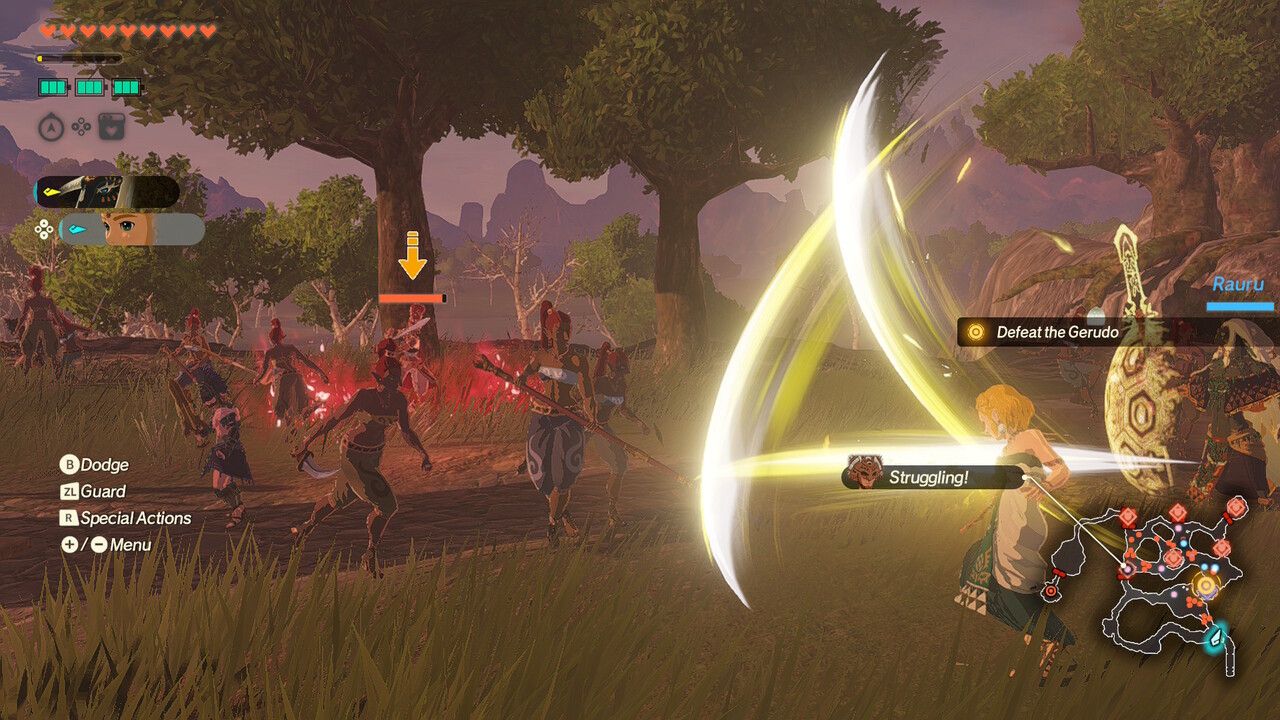The width and height of the screenshot is (1280, 720).
Task: Select the Rauru ally name tag
Action: pyautogui.click(x=1238, y=285)
